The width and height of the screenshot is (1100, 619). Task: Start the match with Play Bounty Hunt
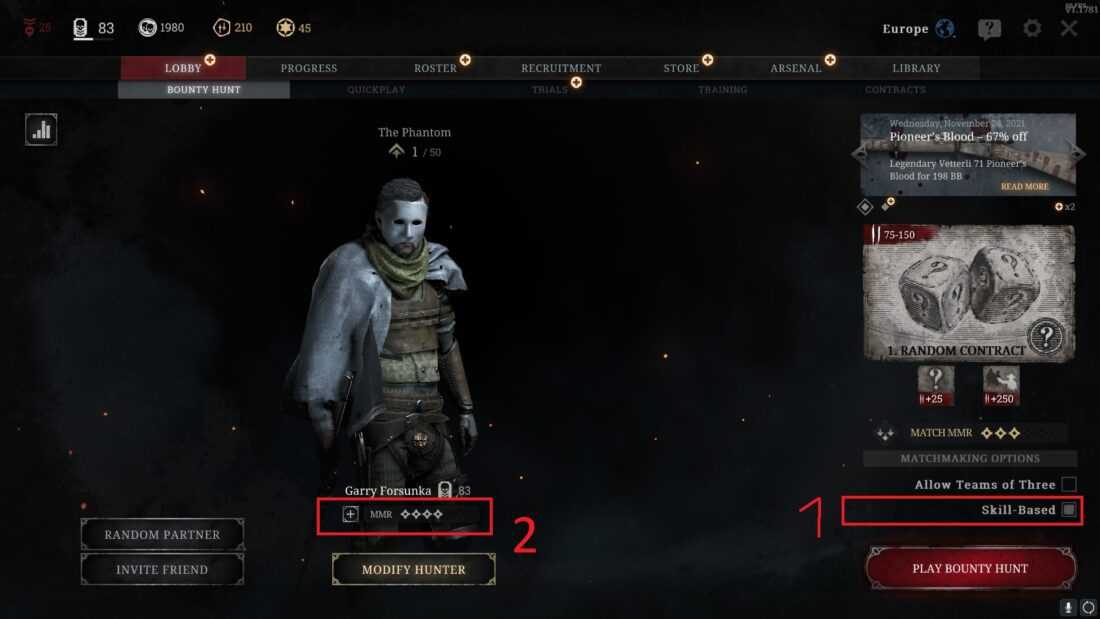pos(970,568)
